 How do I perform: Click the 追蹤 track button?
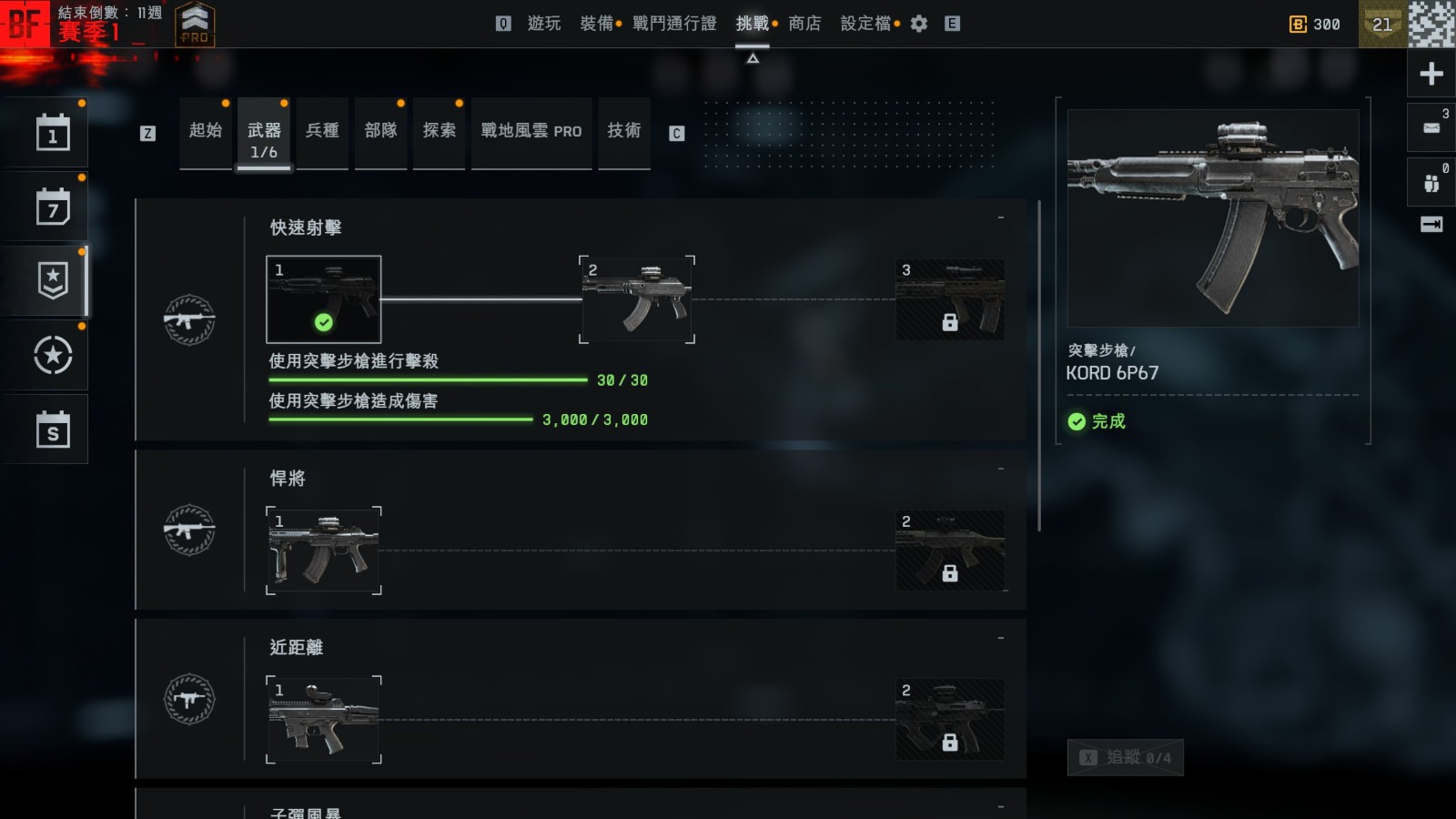click(1125, 757)
